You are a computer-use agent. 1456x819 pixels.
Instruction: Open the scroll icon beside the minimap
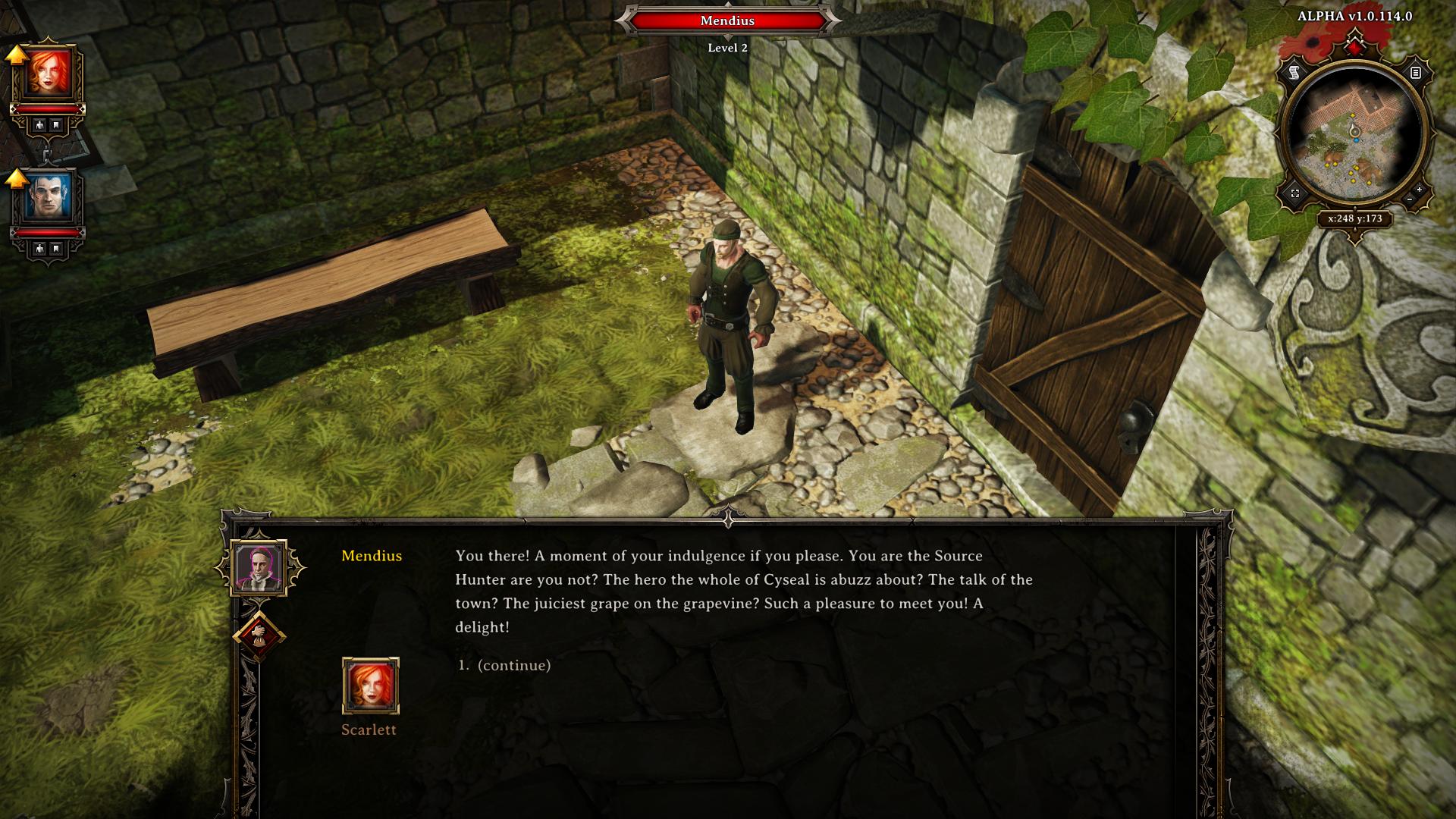[x=1294, y=73]
